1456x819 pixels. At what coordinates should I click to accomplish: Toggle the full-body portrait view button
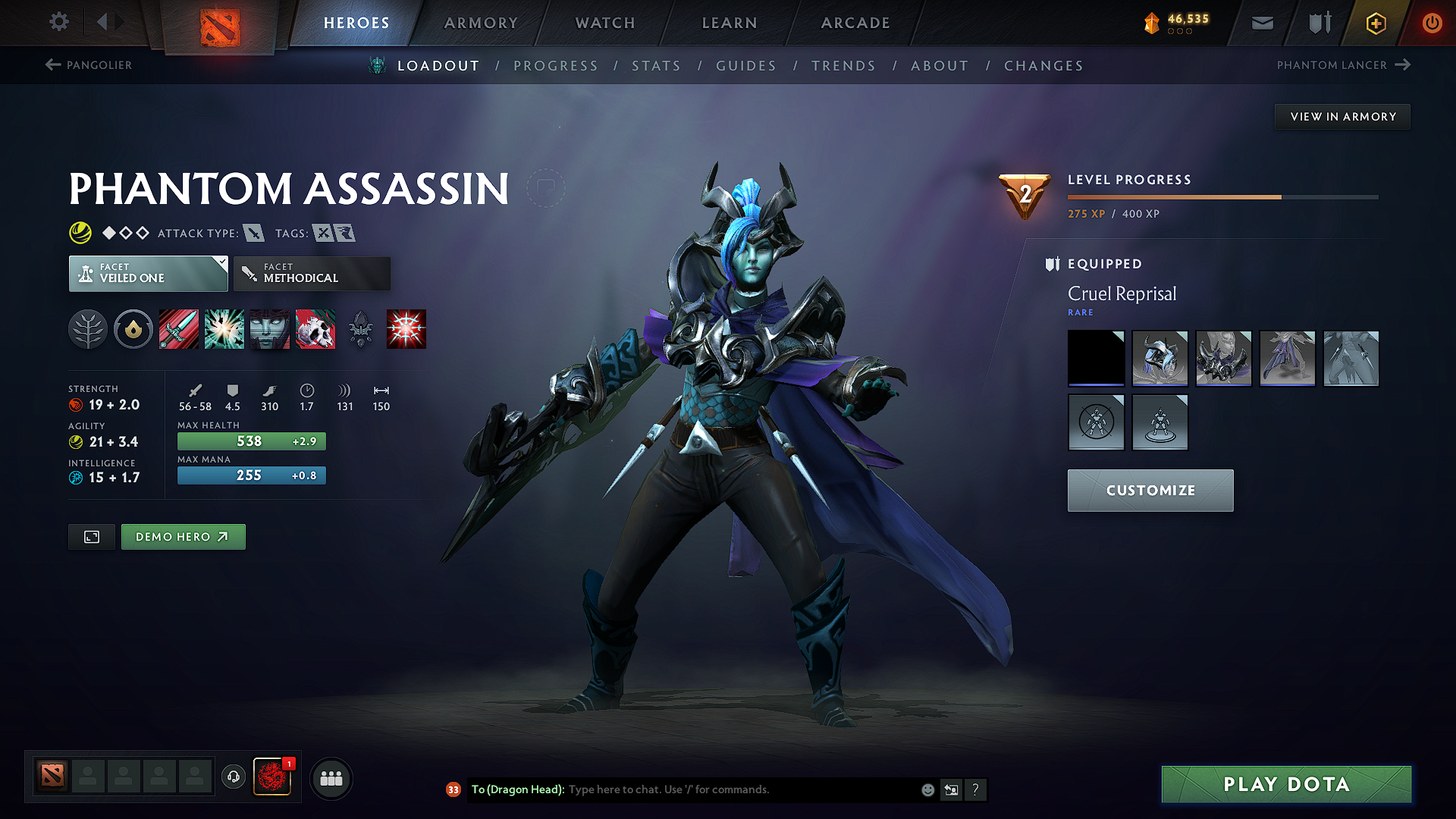pos(91,536)
